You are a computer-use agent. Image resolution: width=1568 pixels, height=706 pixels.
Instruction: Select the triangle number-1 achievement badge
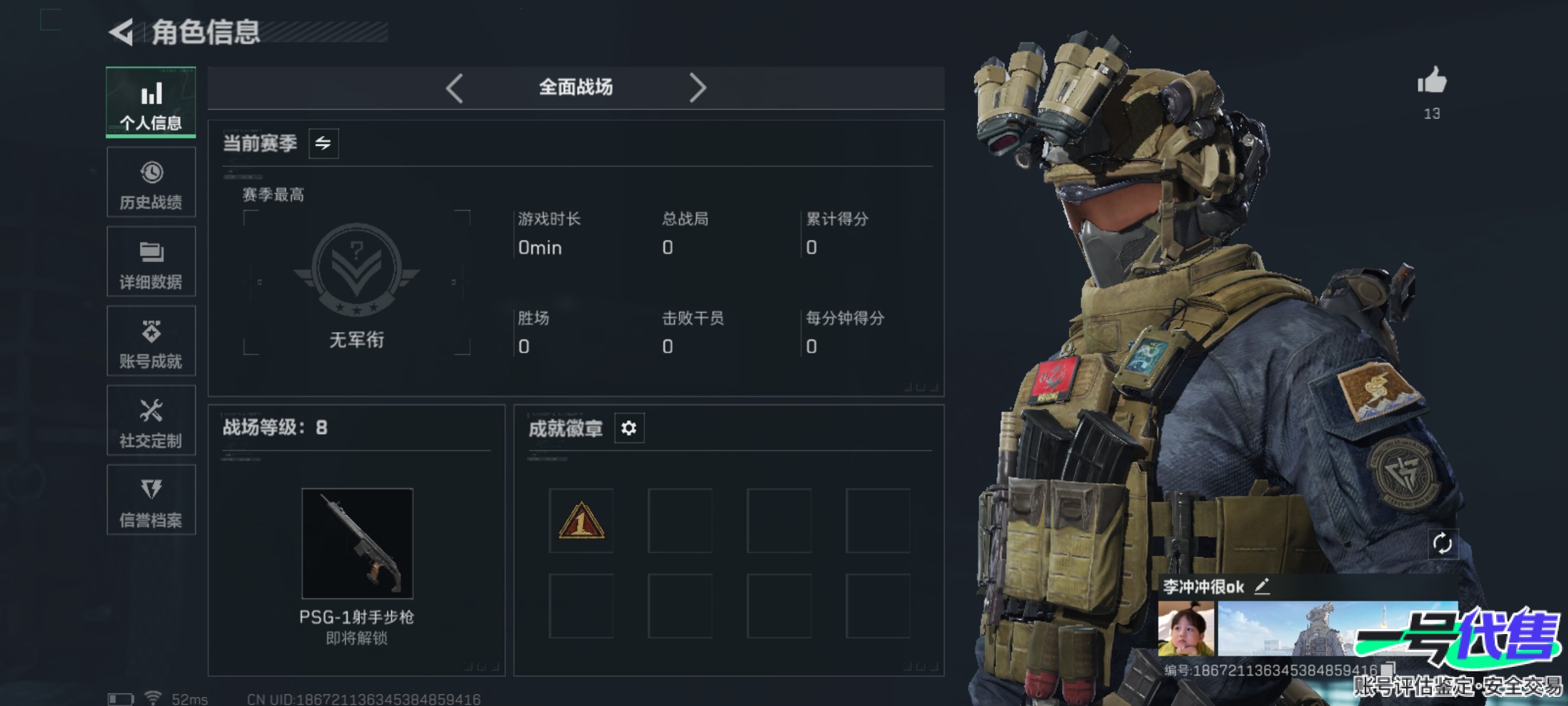coord(581,521)
